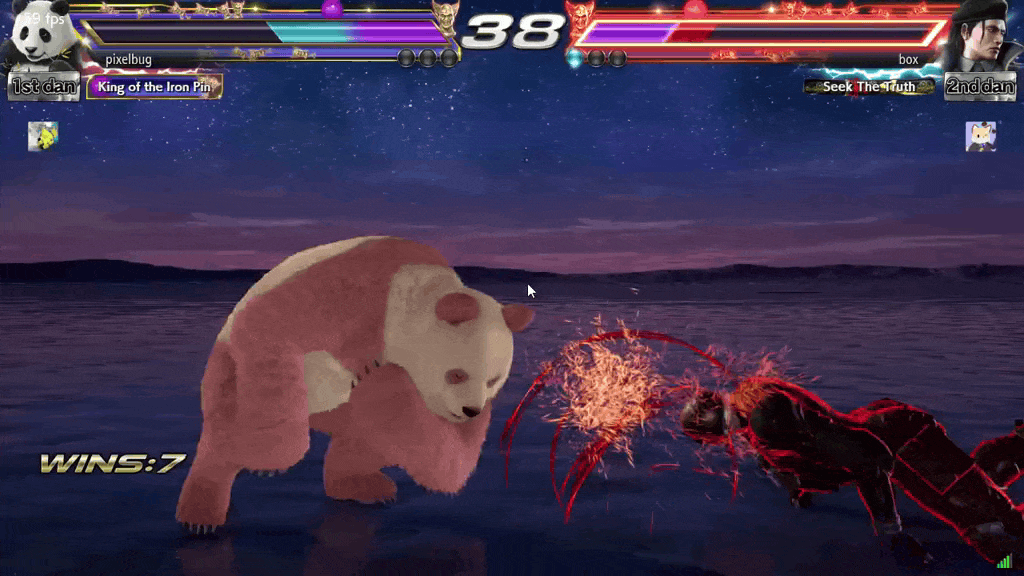Open box's small fox avatar icon

(x=980, y=136)
